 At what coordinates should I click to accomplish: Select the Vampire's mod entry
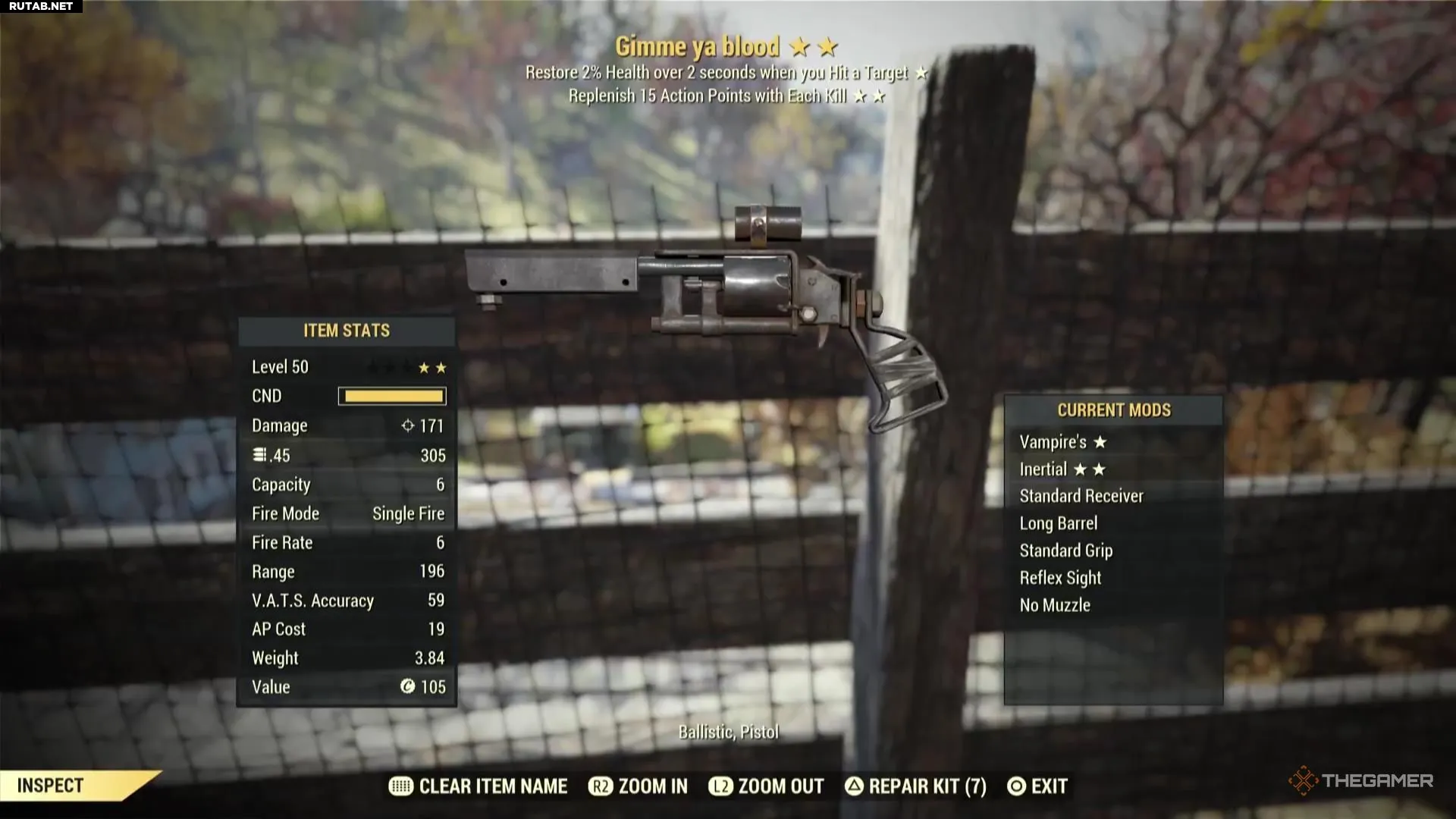tap(1062, 442)
